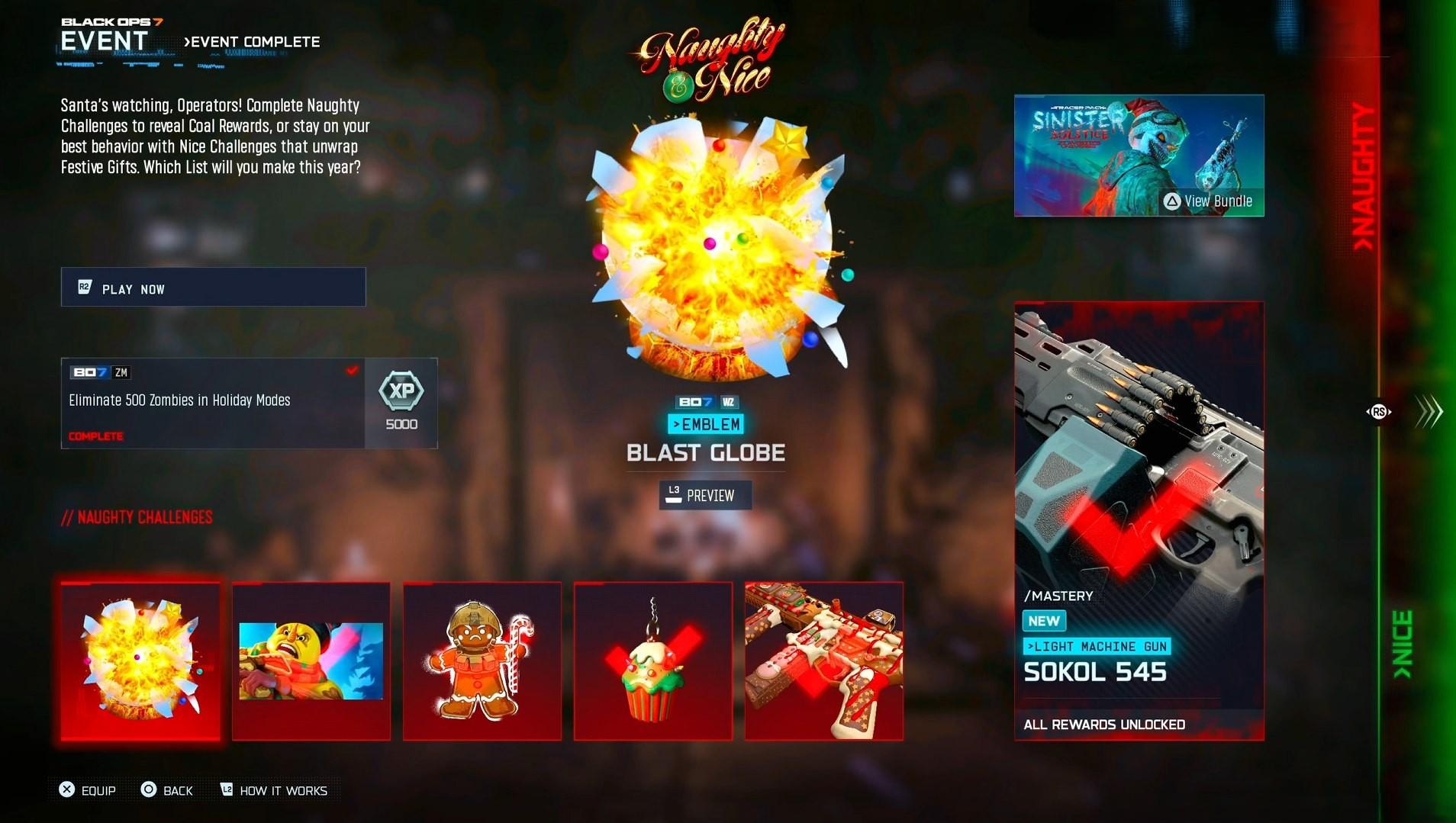Start playing with the Play Now button
Image resolution: width=1456 pixels, height=823 pixels.
213,288
